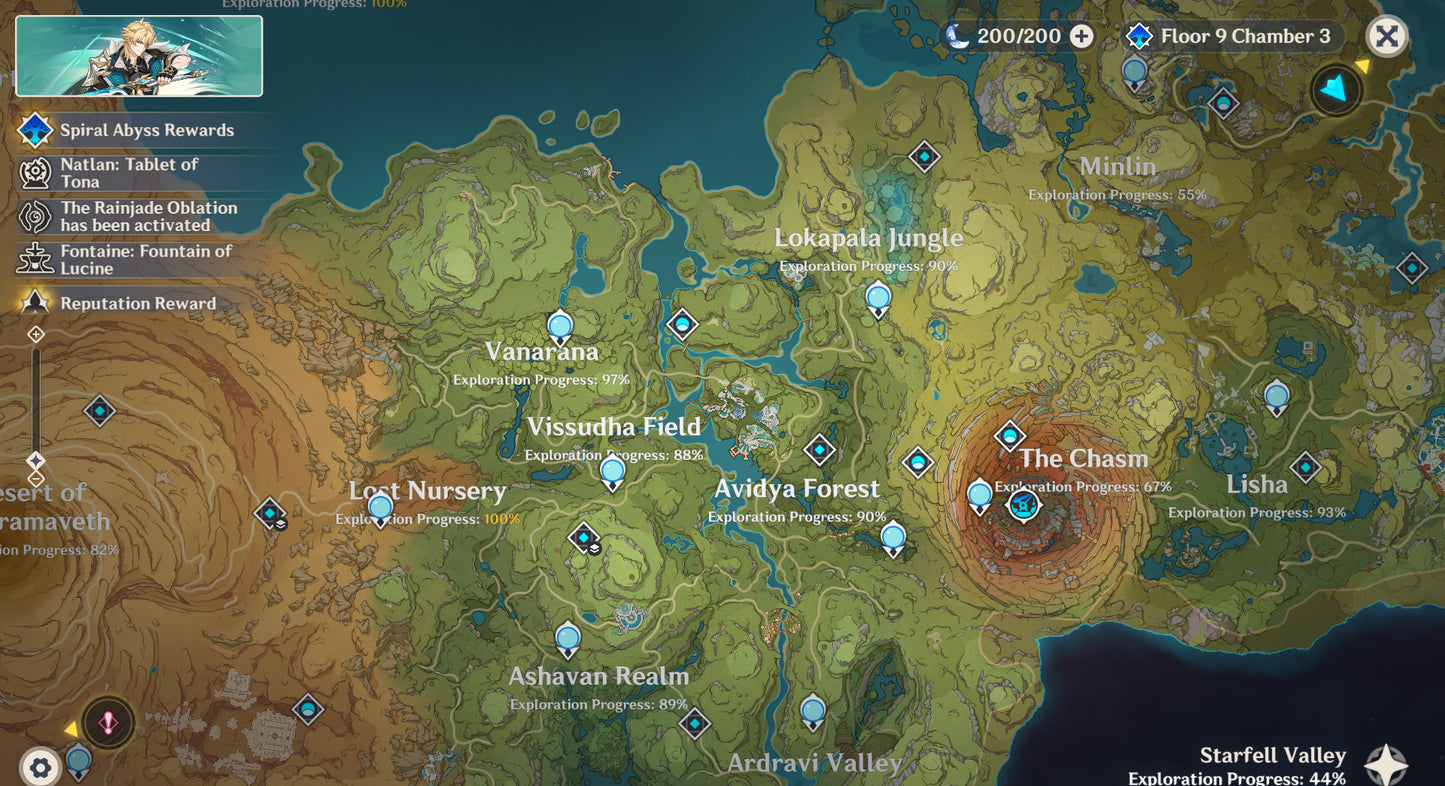Image resolution: width=1445 pixels, height=786 pixels.
Task: Select the teleport waypoint above Ashavan Realm
Action: [x=568, y=638]
